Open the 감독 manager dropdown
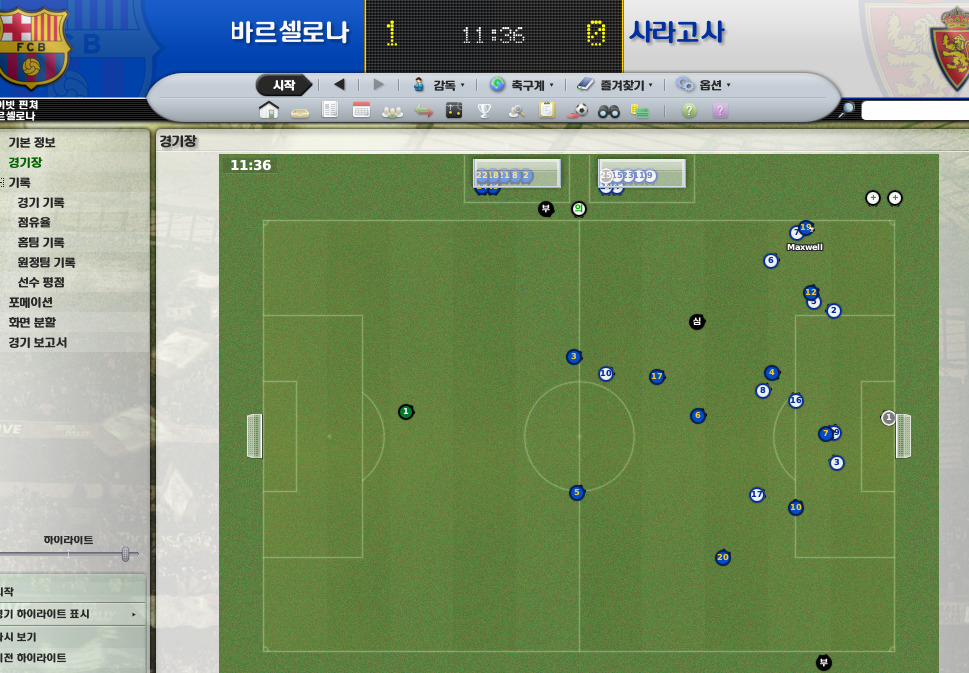The height and width of the screenshot is (673, 969). pyautogui.click(x=439, y=85)
